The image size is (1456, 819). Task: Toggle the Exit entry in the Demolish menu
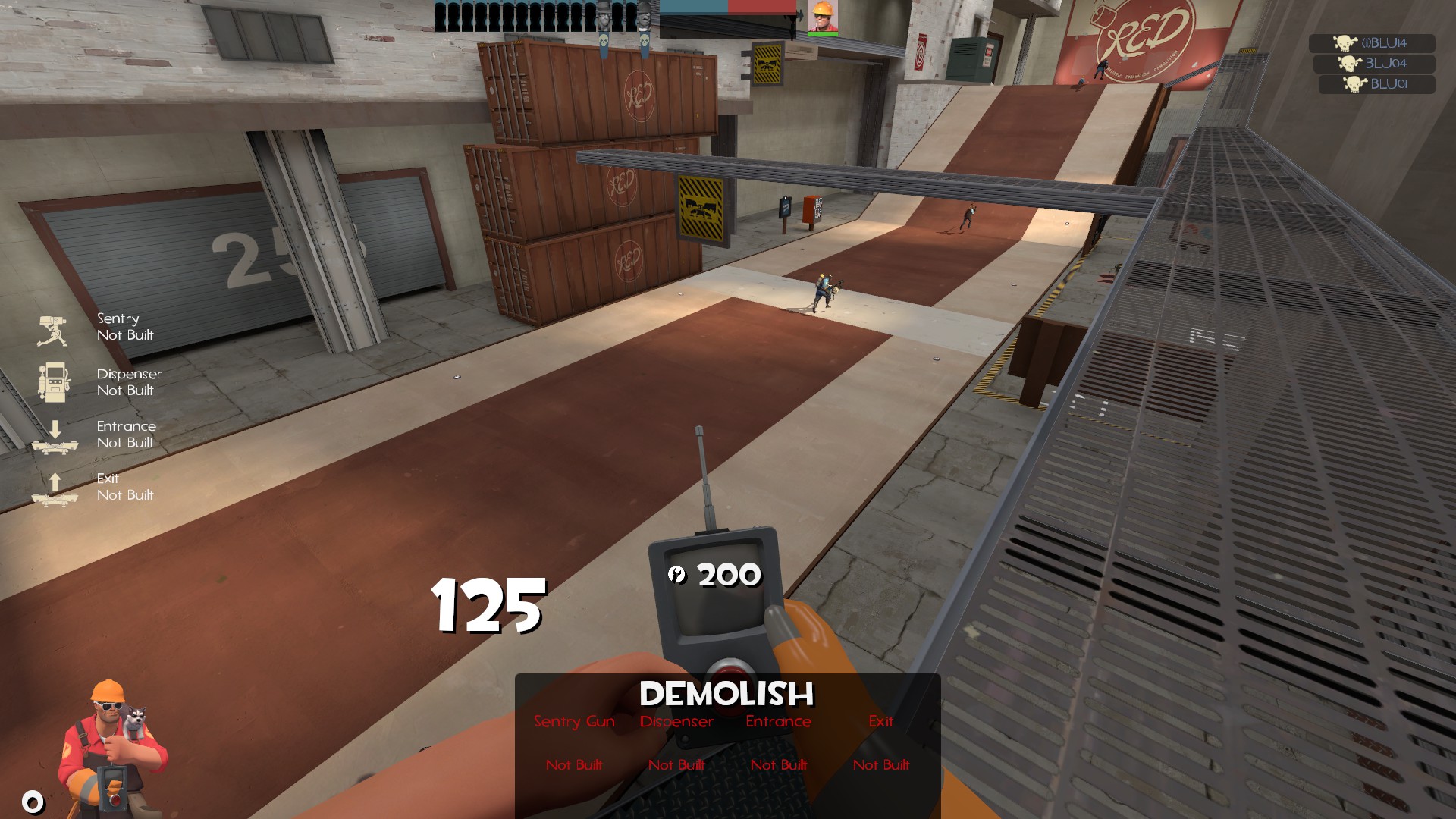pyautogui.click(x=880, y=721)
